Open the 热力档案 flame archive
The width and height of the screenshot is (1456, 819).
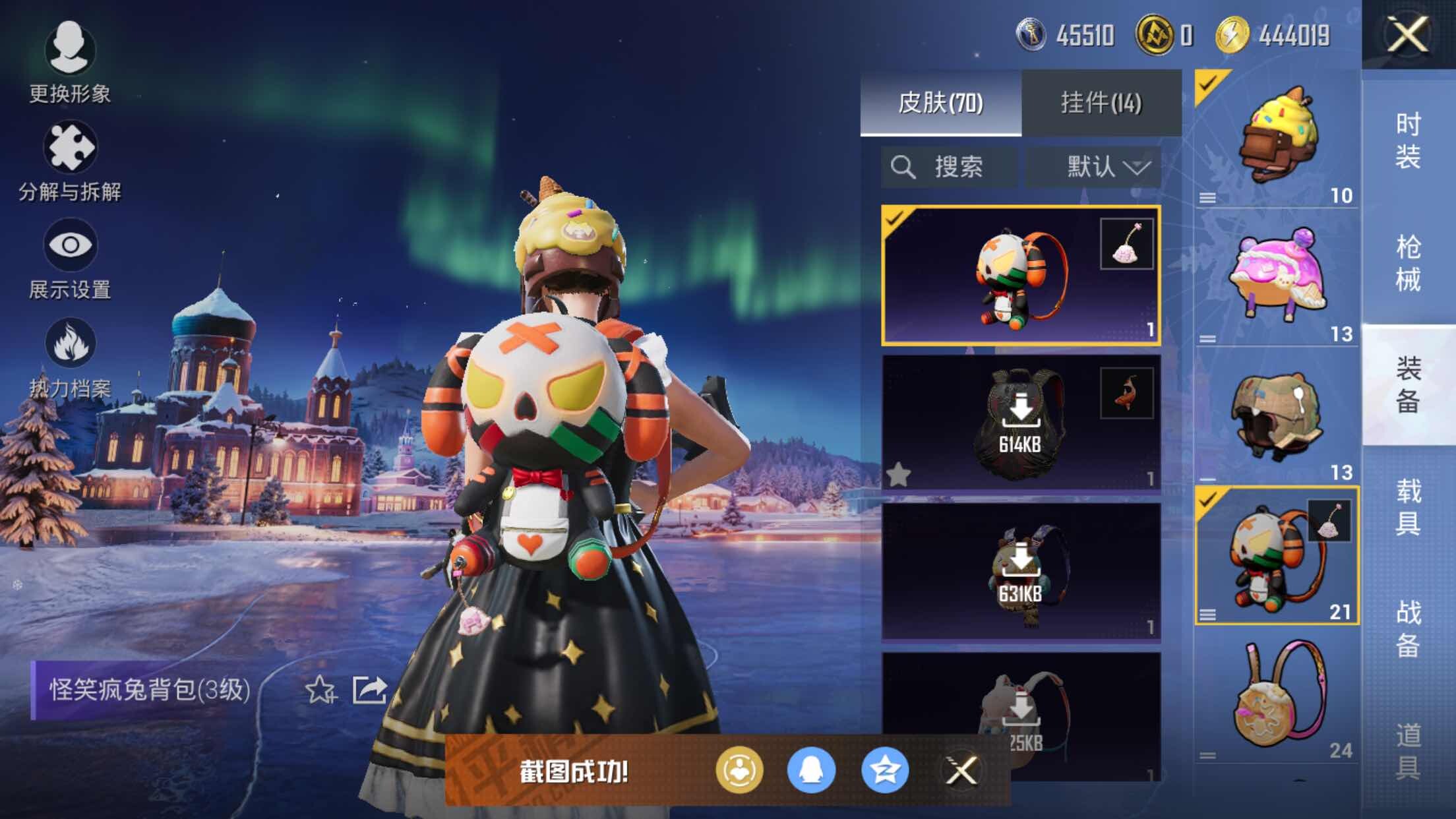(x=70, y=357)
